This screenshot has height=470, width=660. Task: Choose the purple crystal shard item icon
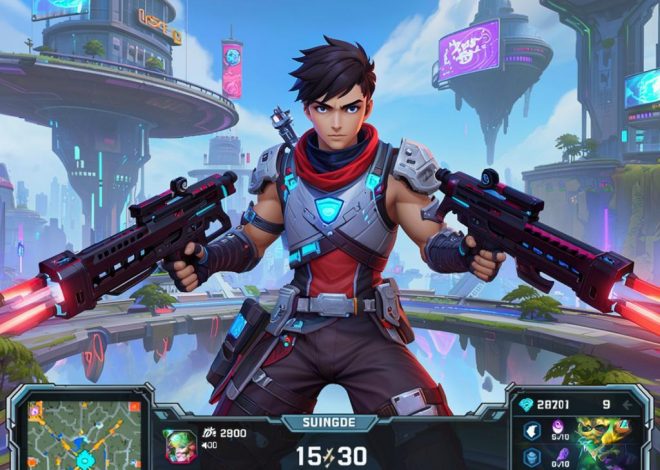[x=559, y=455]
